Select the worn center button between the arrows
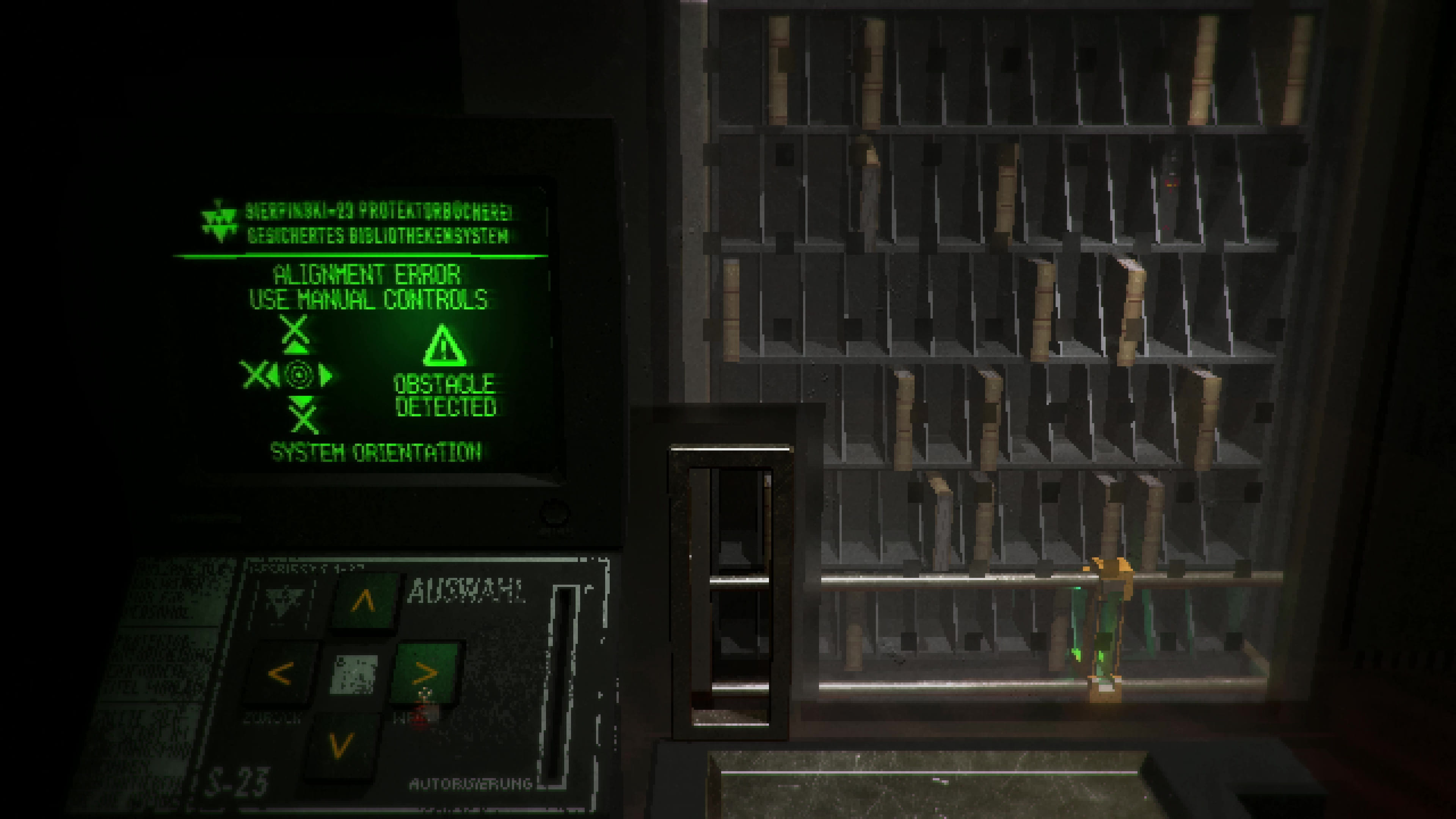The image size is (1456, 819). [x=354, y=674]
